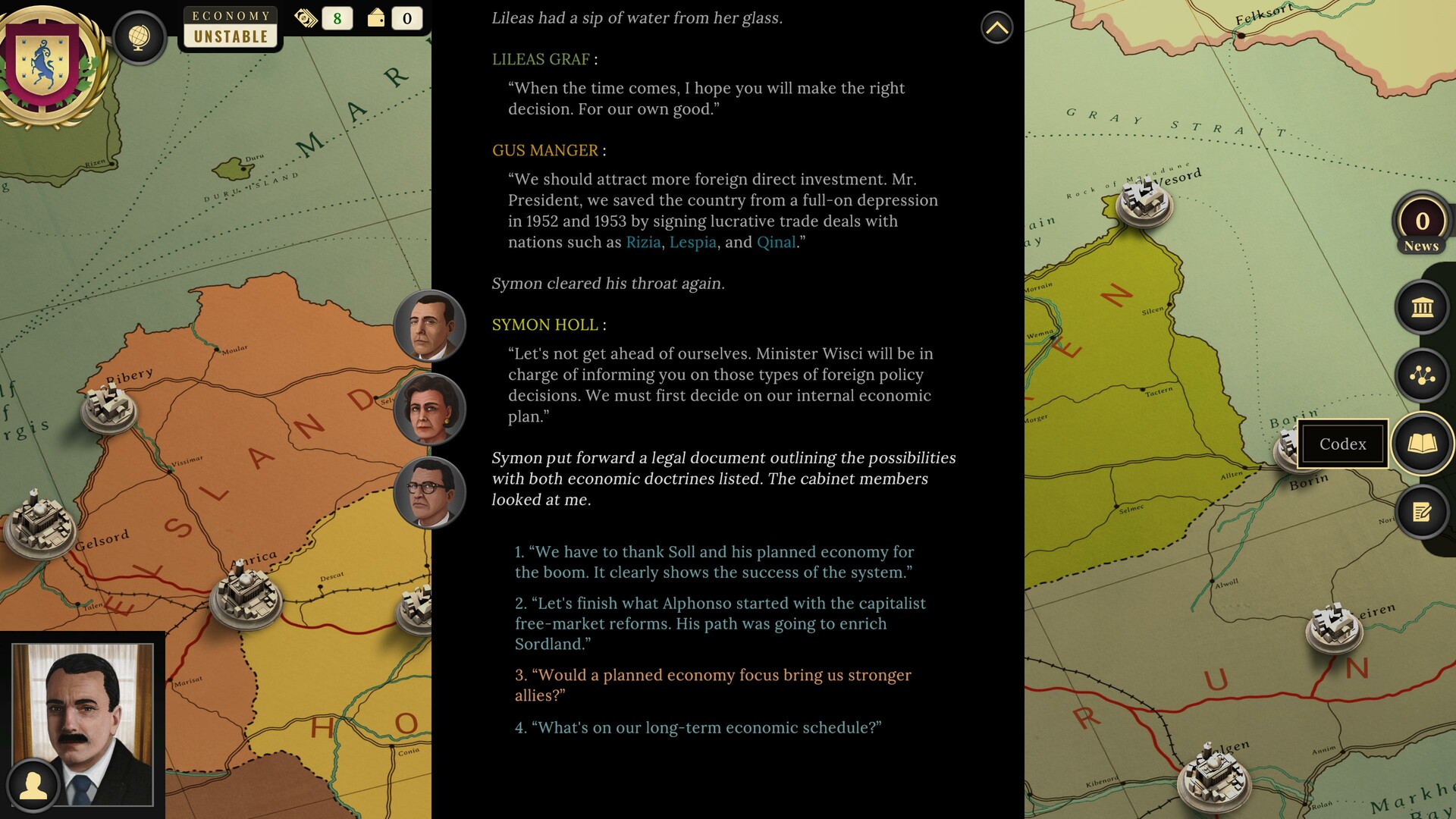Select Gus Manger's bespectacled portrait
1456x819 pixels.
click(430, 491)
